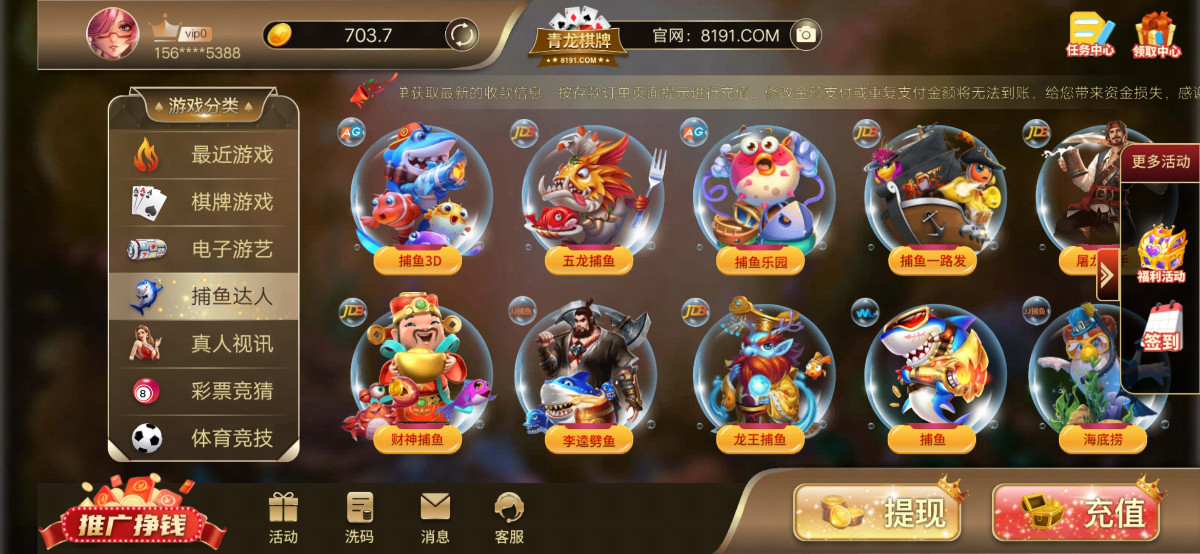Select the 体育竞技 category

point(205,437)
